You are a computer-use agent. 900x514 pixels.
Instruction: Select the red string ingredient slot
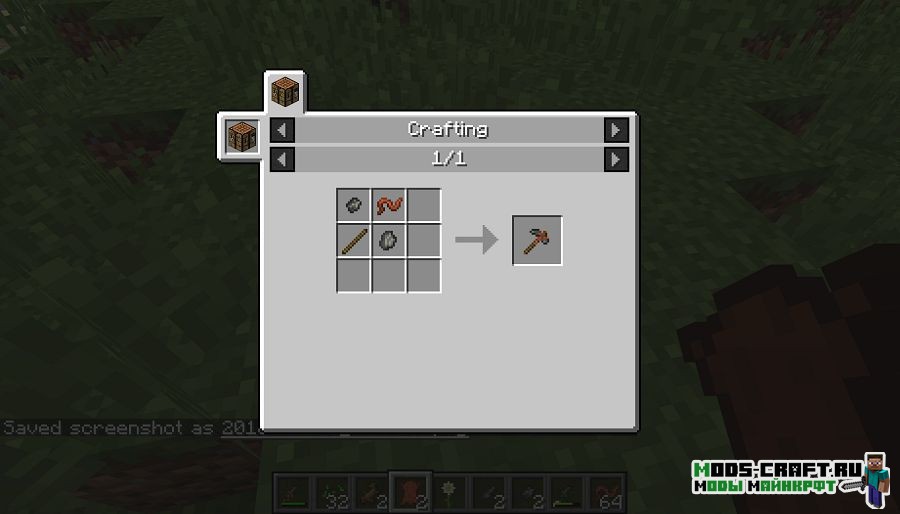tap(388, 206)
